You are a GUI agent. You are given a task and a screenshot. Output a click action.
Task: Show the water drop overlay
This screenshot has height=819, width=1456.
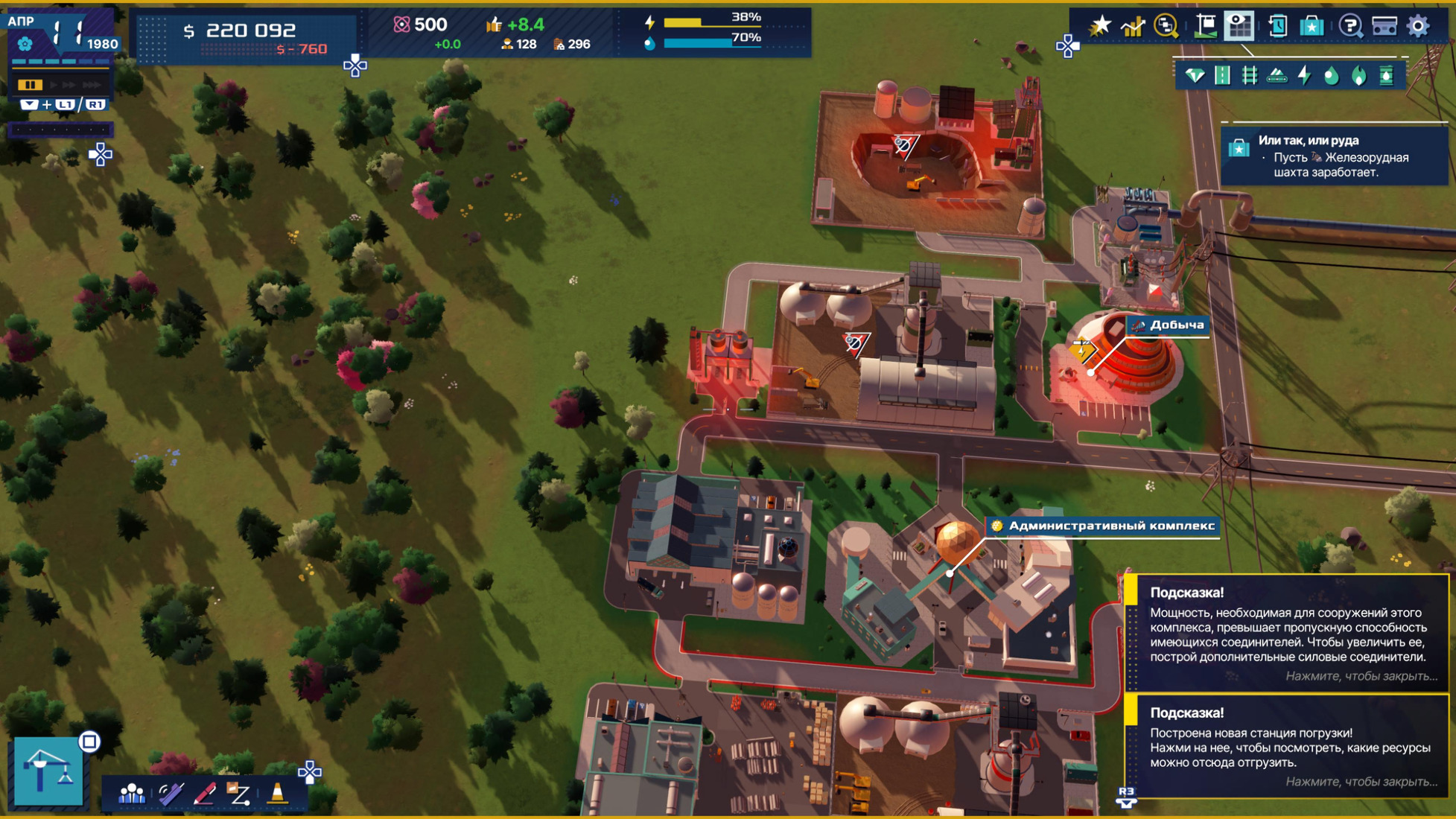tap(1331, 75)
